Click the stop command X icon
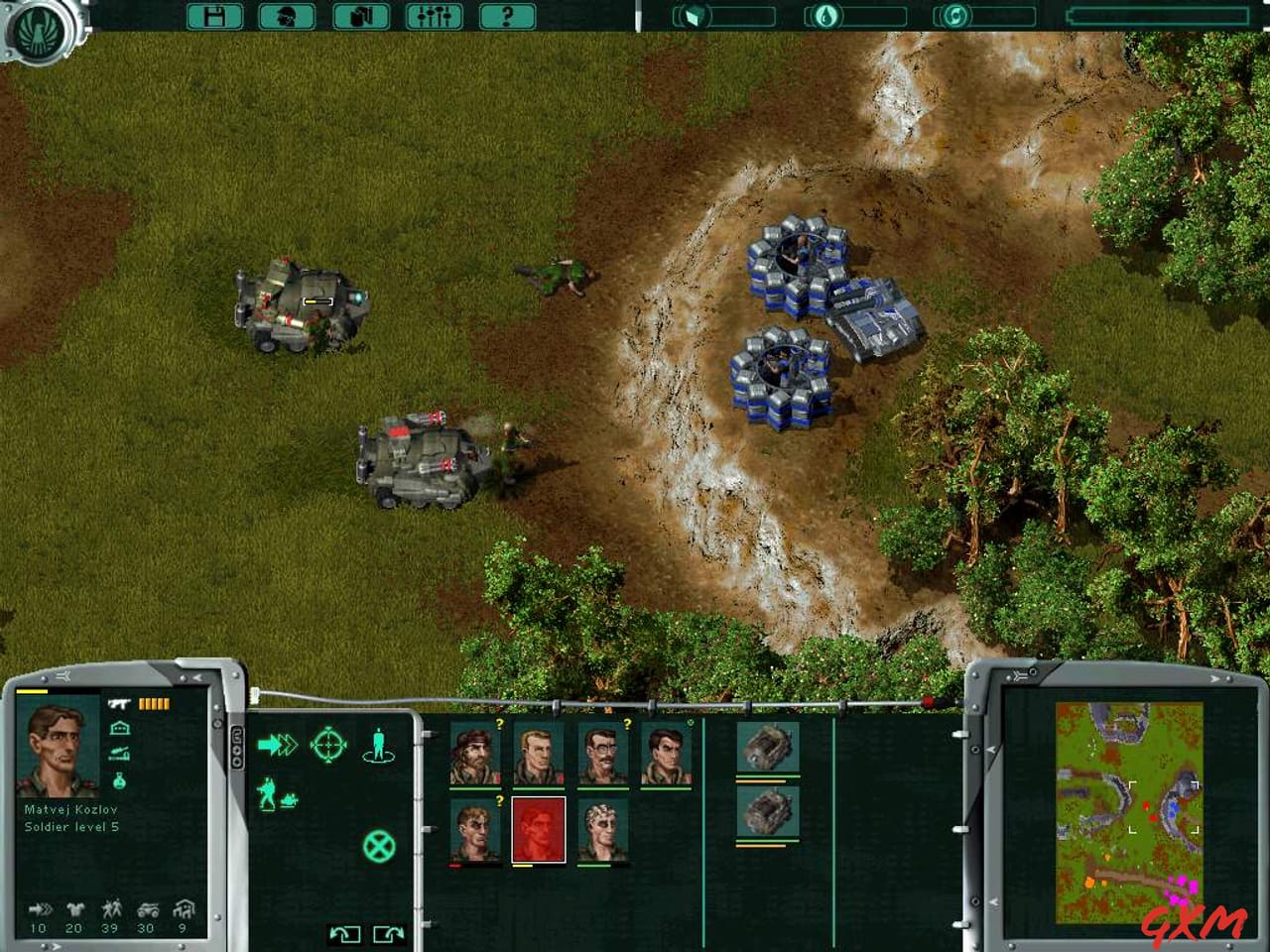The image size is (1270, 952). [x=379, y=846]
